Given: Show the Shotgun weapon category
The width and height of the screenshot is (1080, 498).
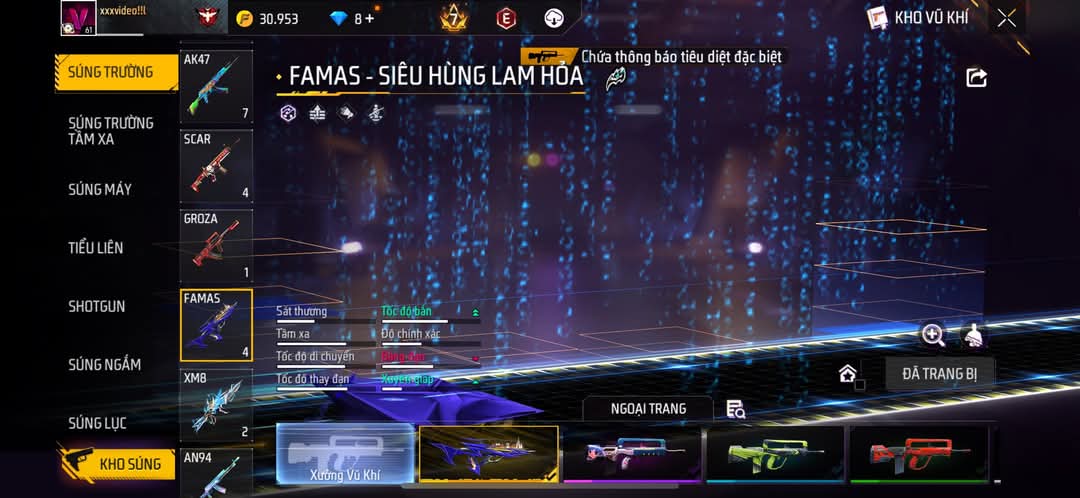Looking at the screenshot, I should click(x=97, y=306).
